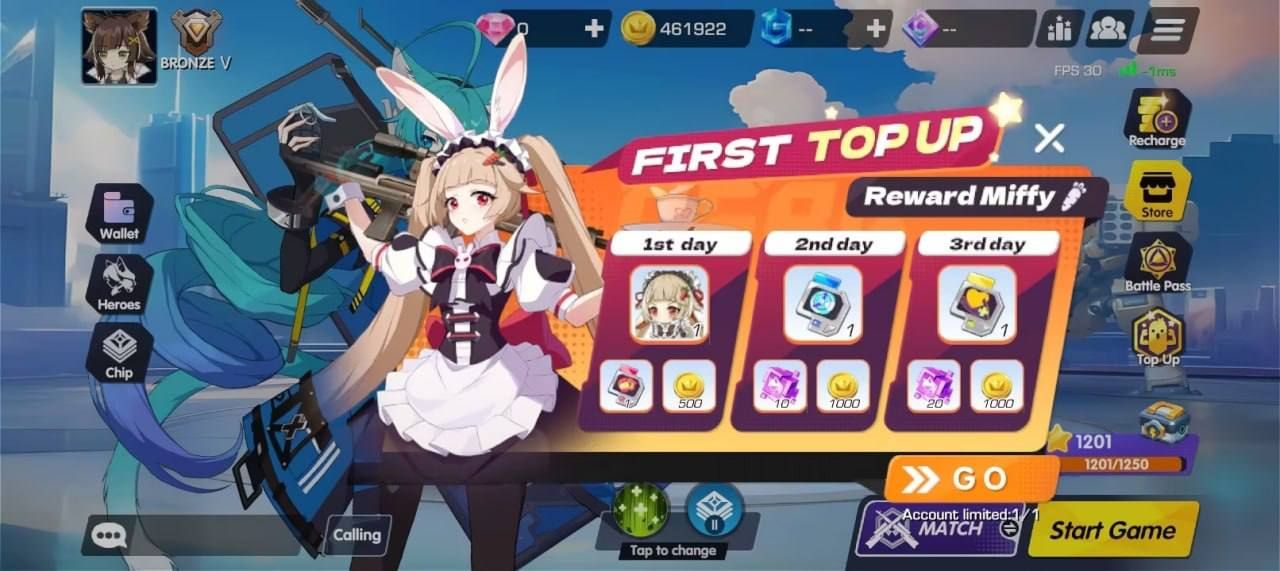Visit the Store
Image resolution: width=1280 pixels, height=571 pixels.
[1157, 190]
